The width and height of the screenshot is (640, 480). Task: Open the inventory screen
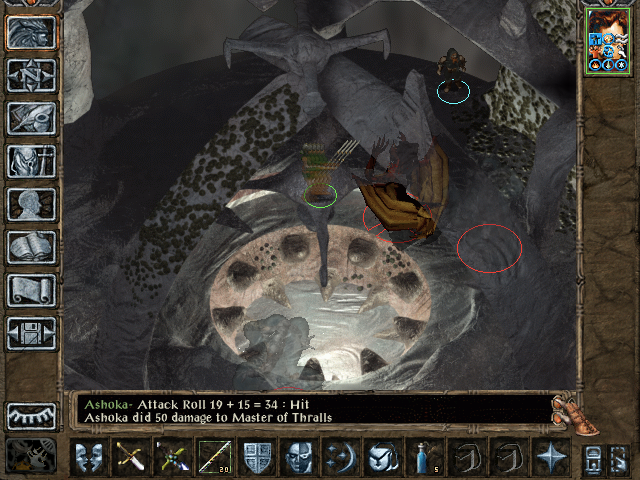click(31, 161)
